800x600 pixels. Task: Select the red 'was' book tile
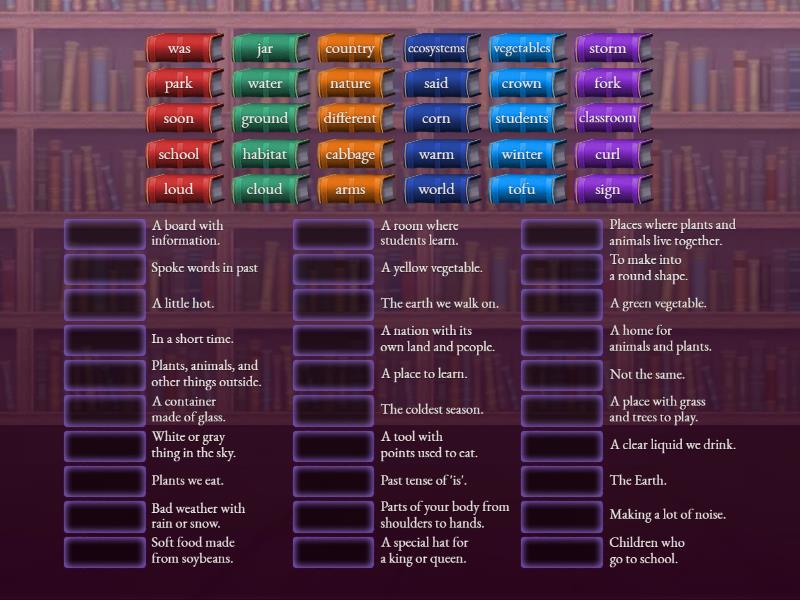180,48
